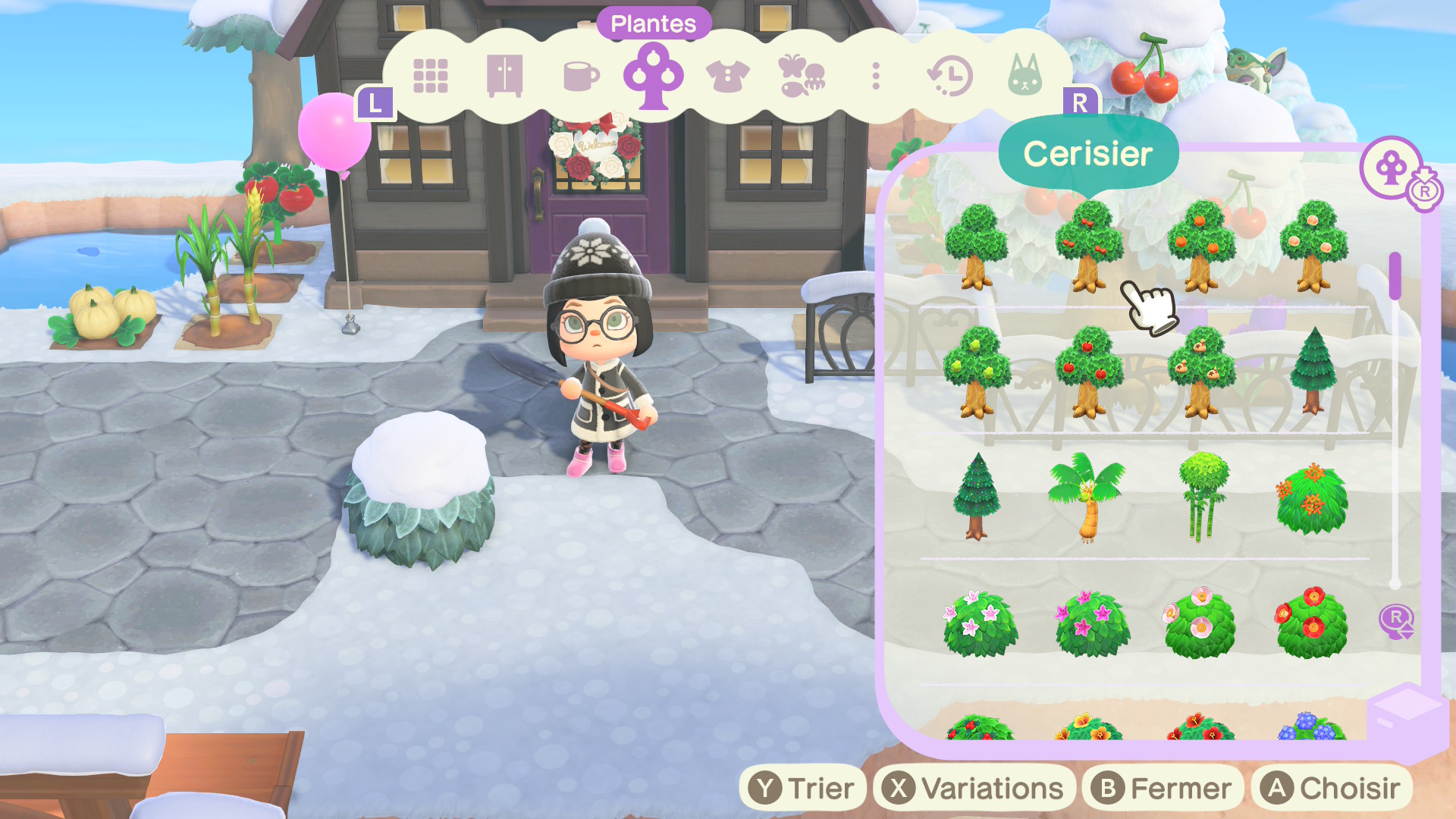1456x819 pixels.
Task: Show the three-dots miscellaneous tab
Action: pos(876,76)
